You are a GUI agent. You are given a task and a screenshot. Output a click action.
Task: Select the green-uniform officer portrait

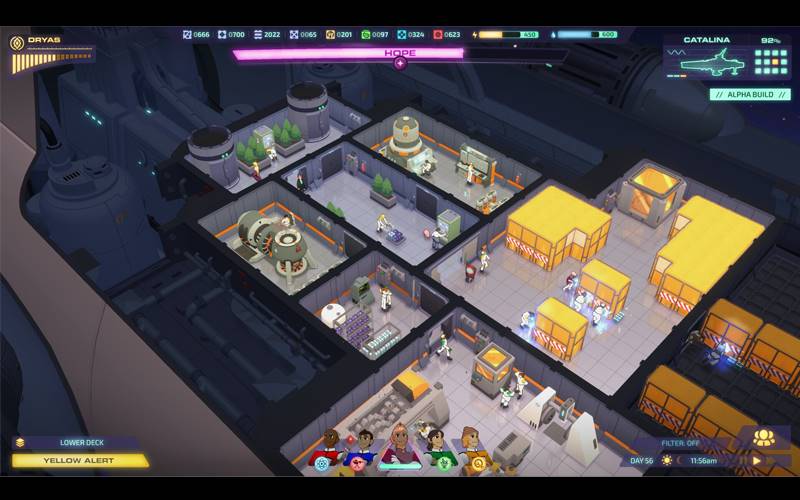point(435,448)
